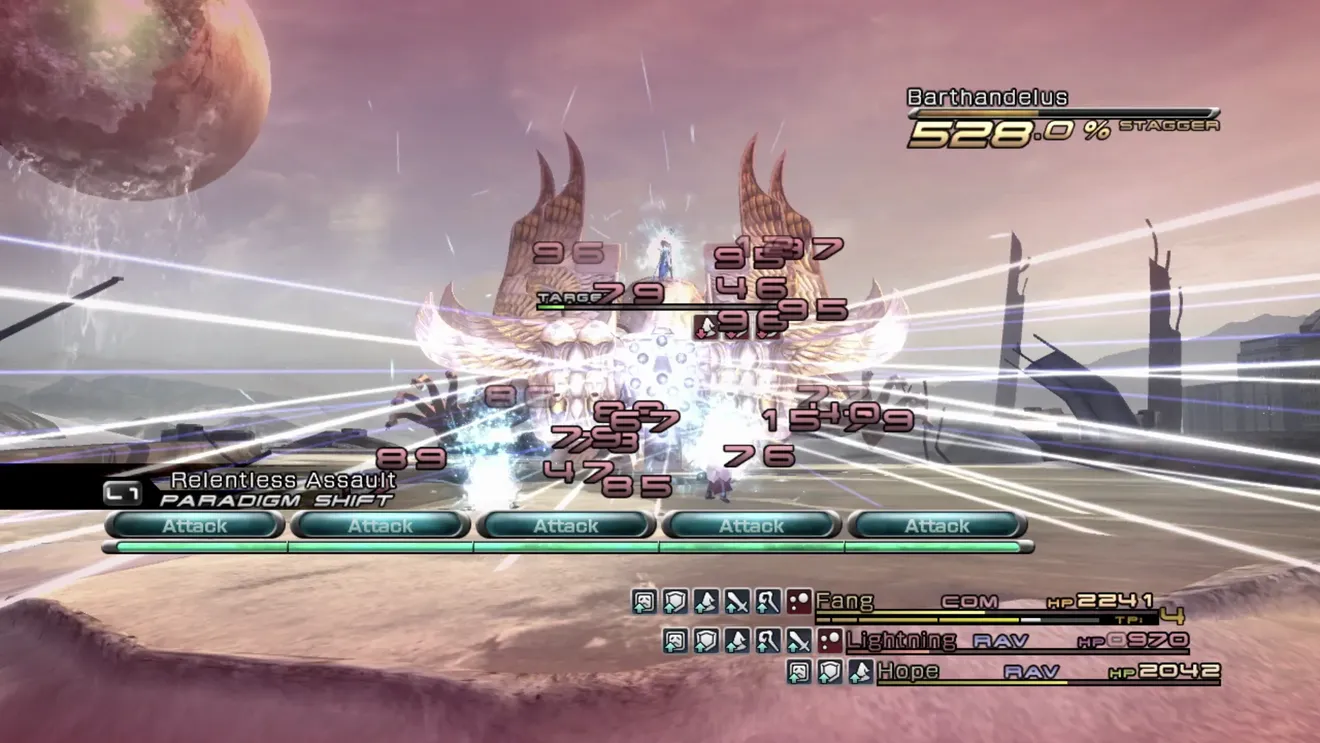Select Lightning in the party list

pos(900,640)
